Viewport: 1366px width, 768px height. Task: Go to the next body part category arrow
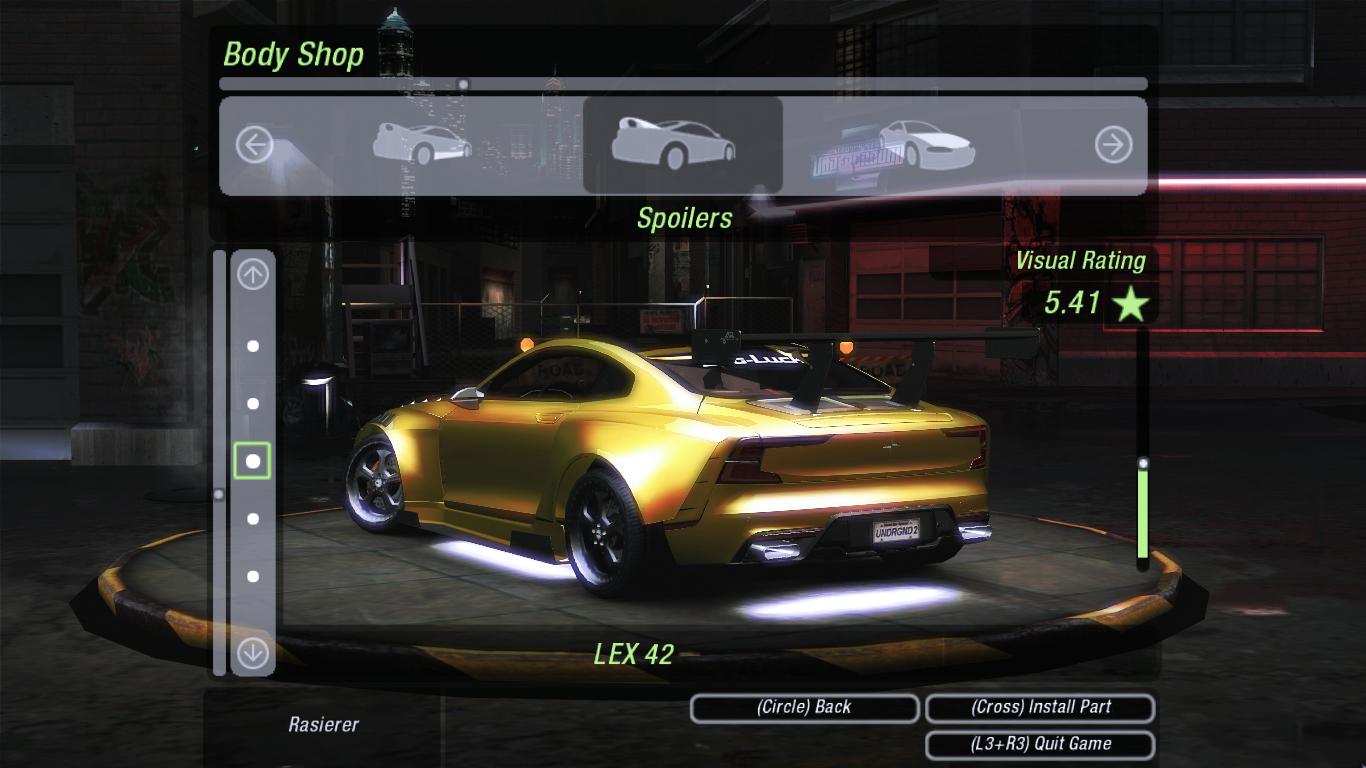tap(1112, 146)
